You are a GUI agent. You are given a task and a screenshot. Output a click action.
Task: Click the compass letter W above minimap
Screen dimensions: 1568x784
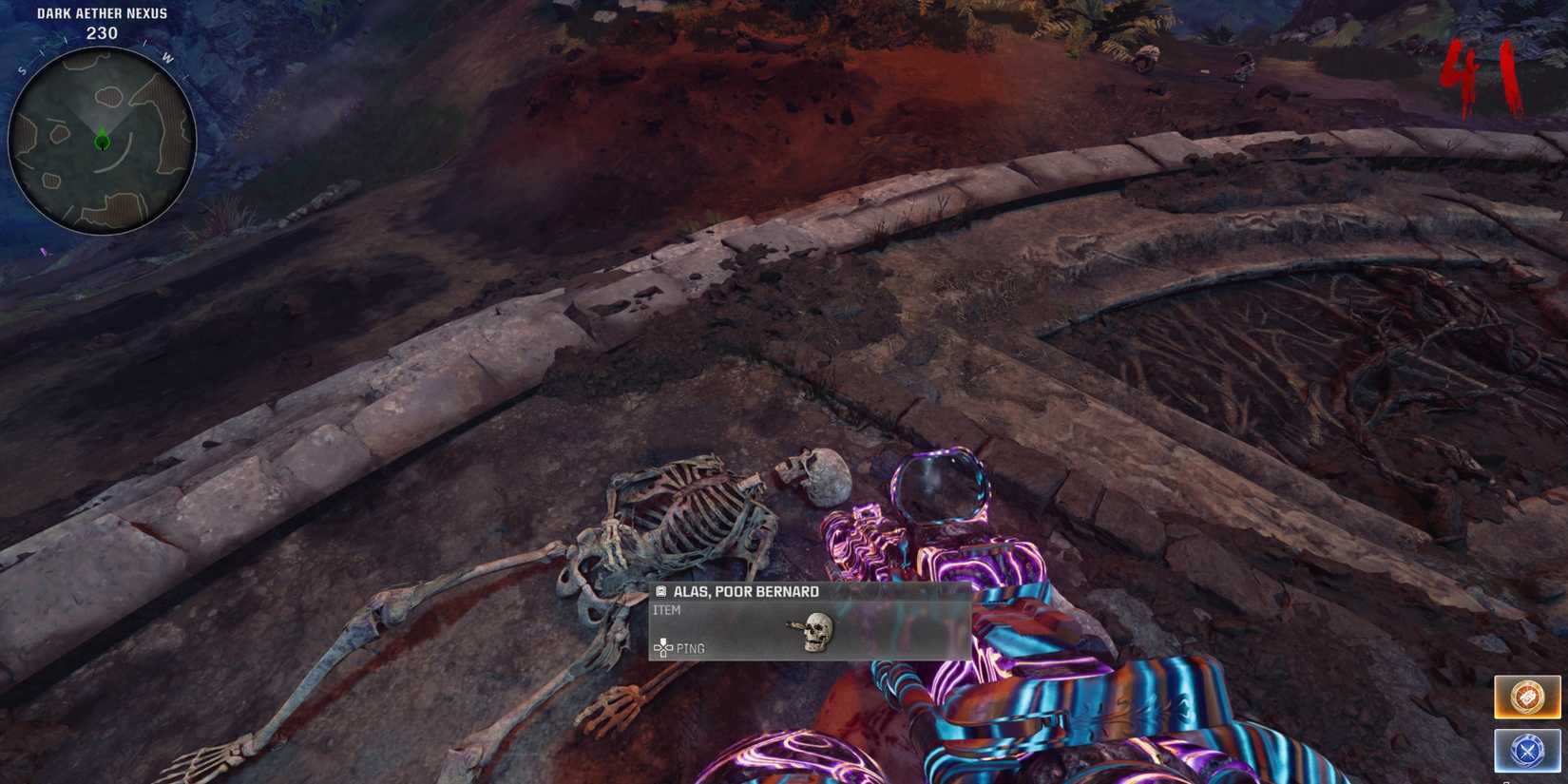168,55
